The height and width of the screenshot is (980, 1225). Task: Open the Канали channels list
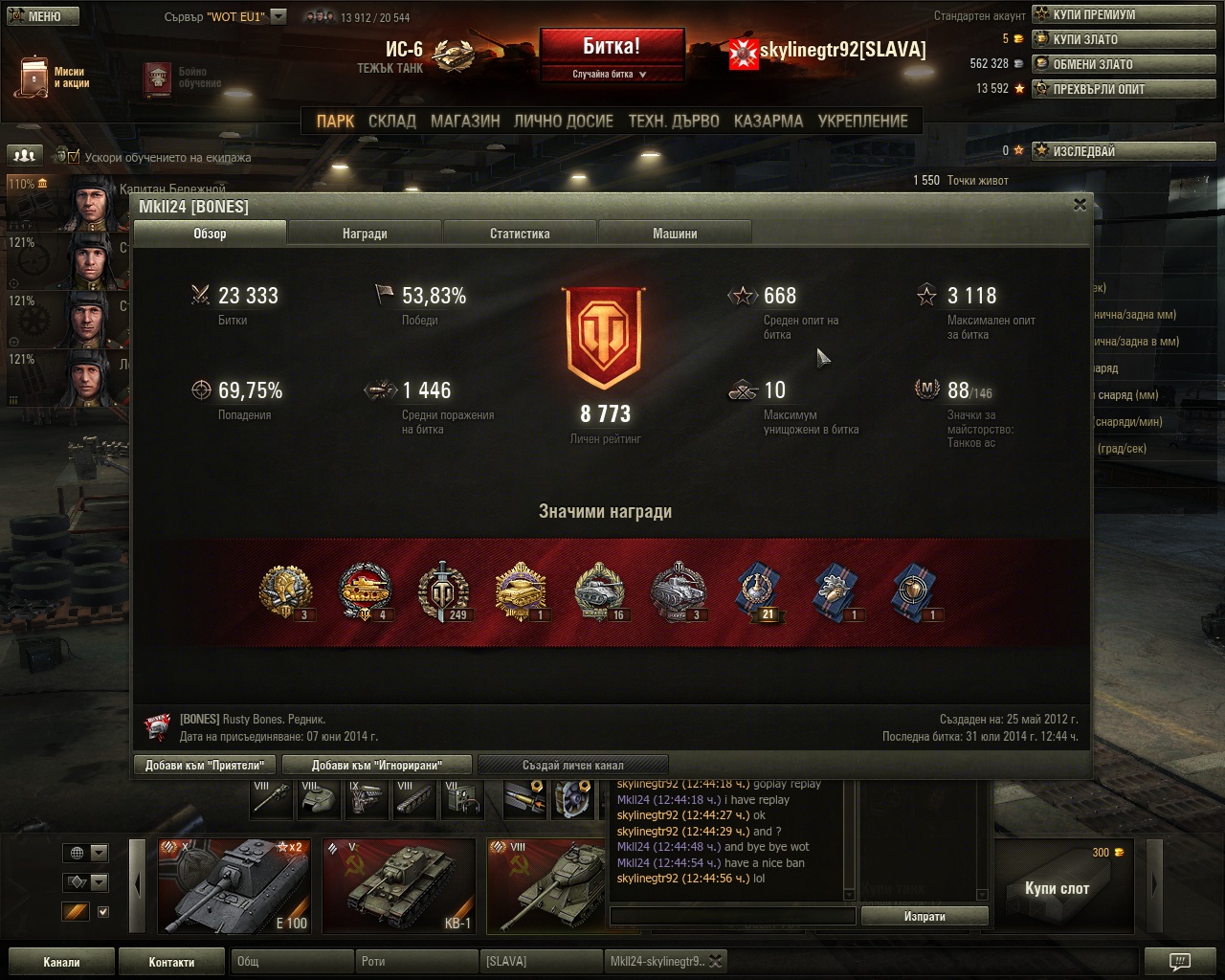[61, 962]
